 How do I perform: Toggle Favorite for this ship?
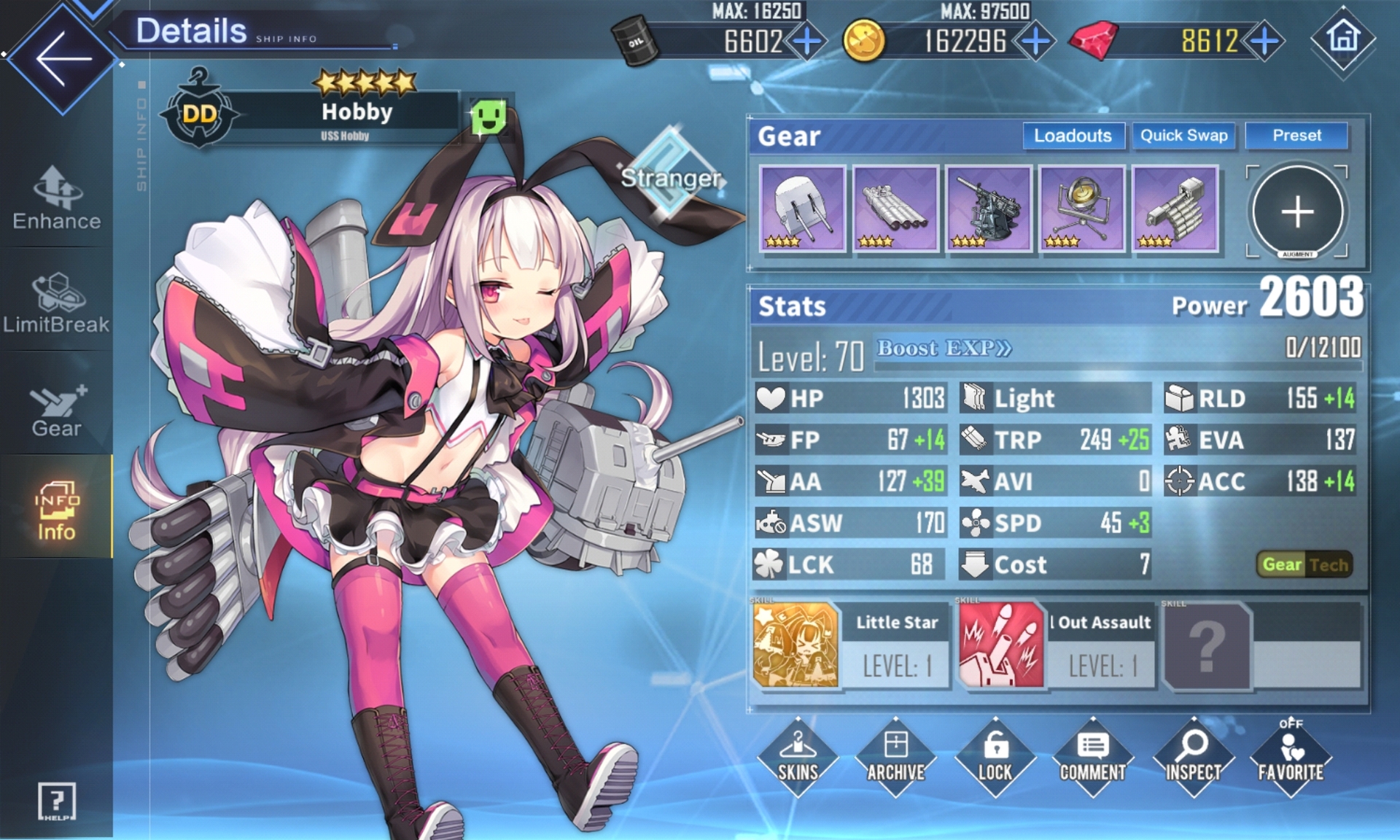click(1291, 757)
